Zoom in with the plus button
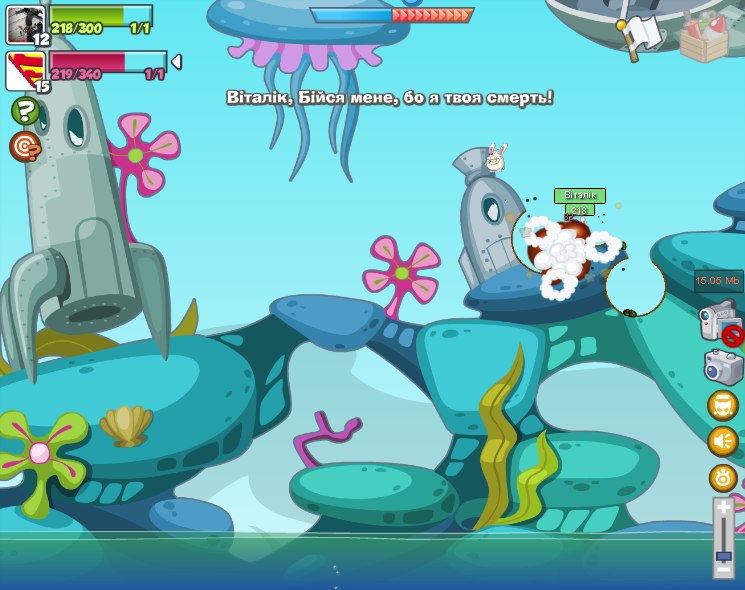 [x=724, y=508]
